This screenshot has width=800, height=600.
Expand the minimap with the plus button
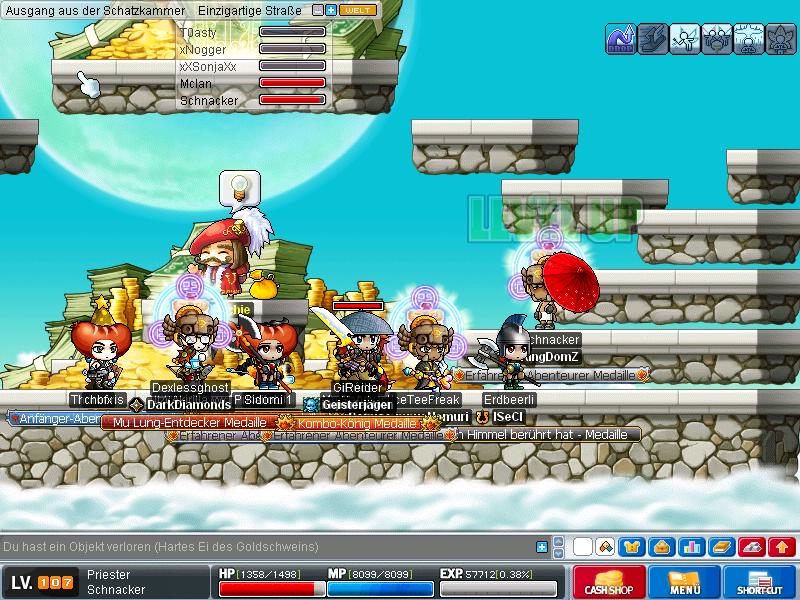coord(331,10)
